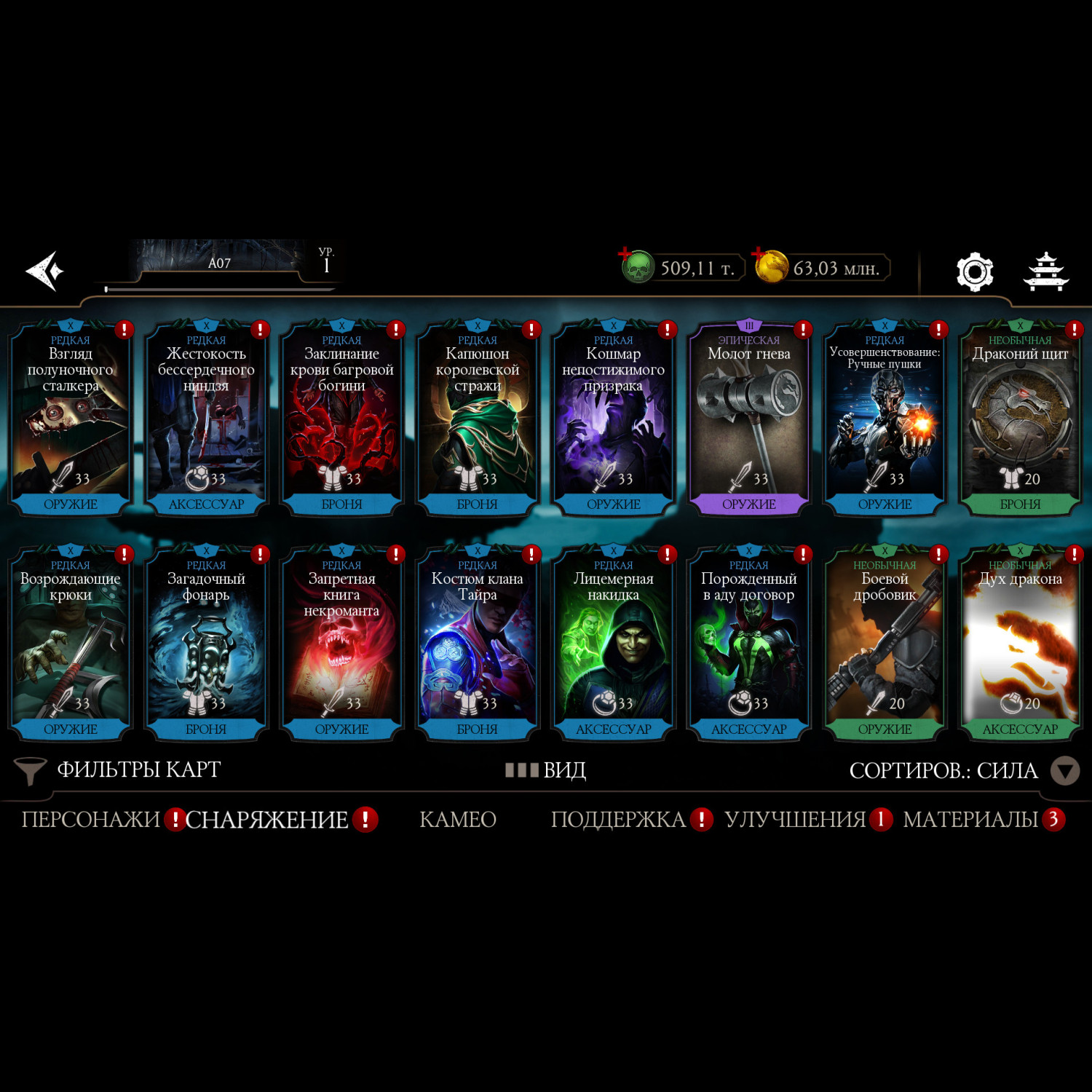Open the Загадочный фонарь card

[x=206, y=644]
